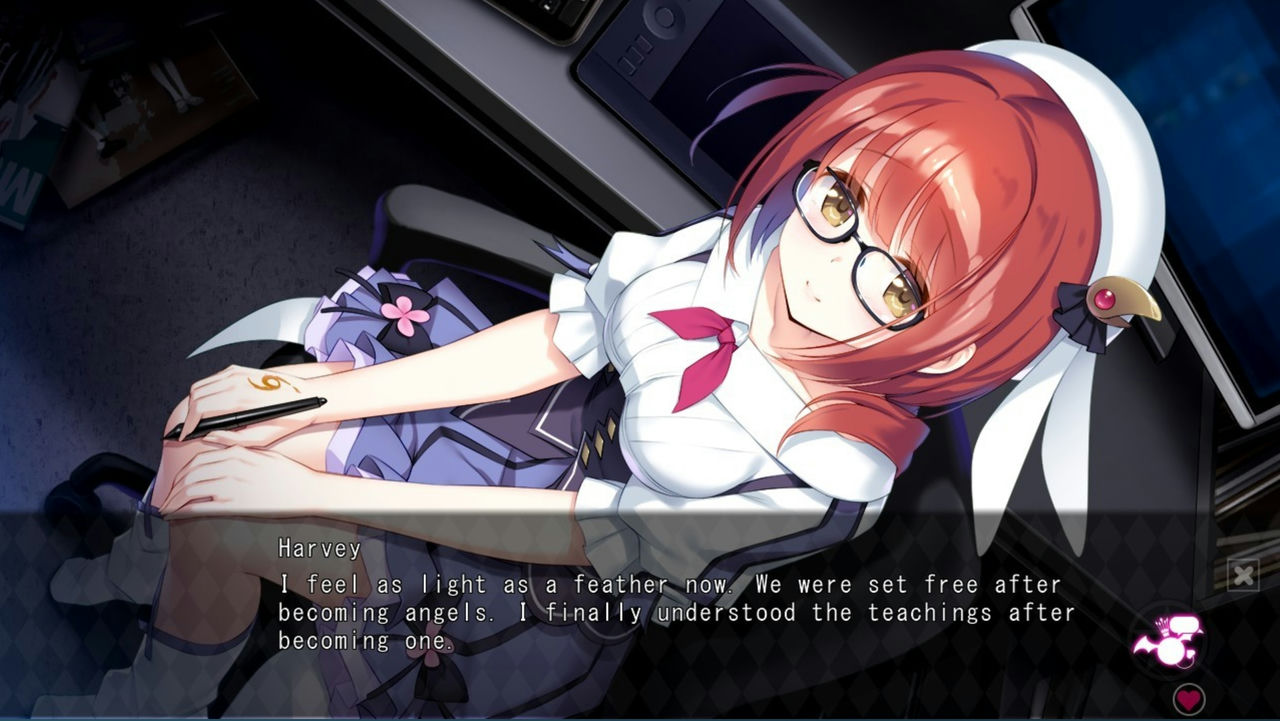Click the ring around the heart icon
Screen dimensions: 1280x721
tap(1188, 684)
